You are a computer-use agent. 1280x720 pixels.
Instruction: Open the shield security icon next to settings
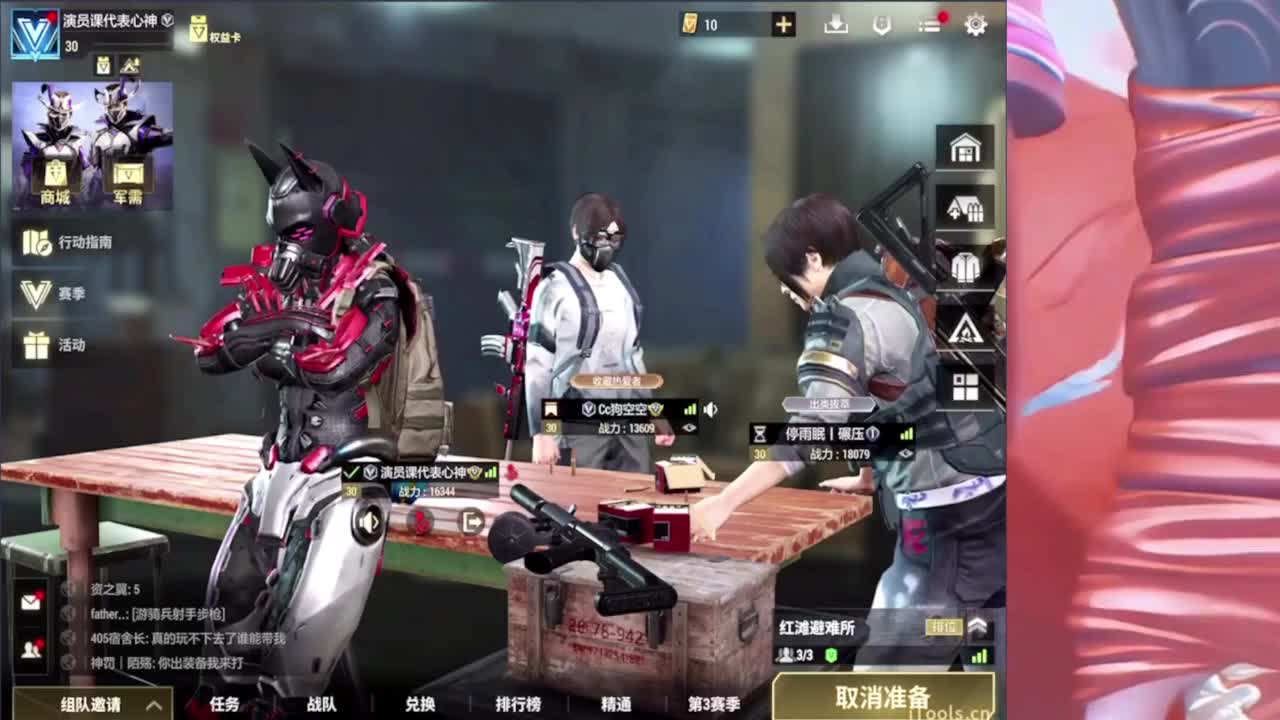(x=880, y=22)
